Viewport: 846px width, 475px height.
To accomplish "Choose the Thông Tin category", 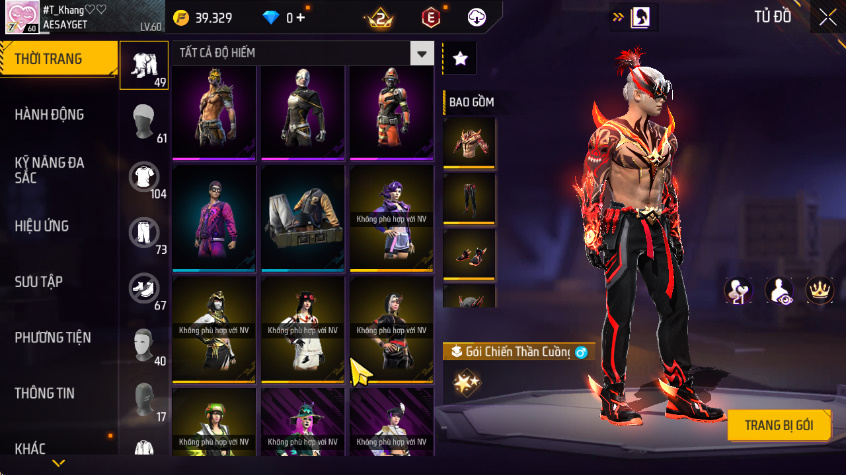I will click(44, 394).
